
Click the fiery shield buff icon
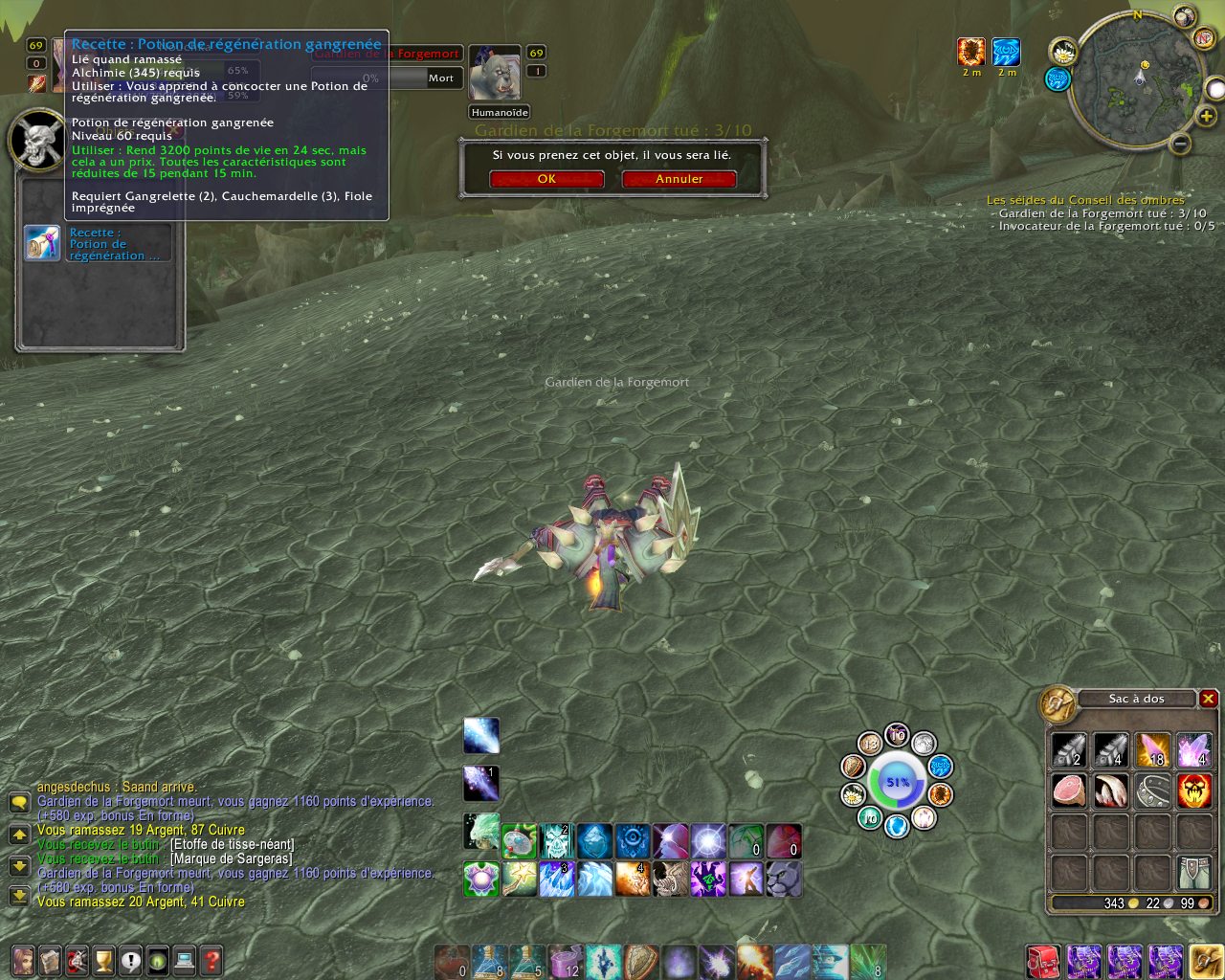pos(971,52)
